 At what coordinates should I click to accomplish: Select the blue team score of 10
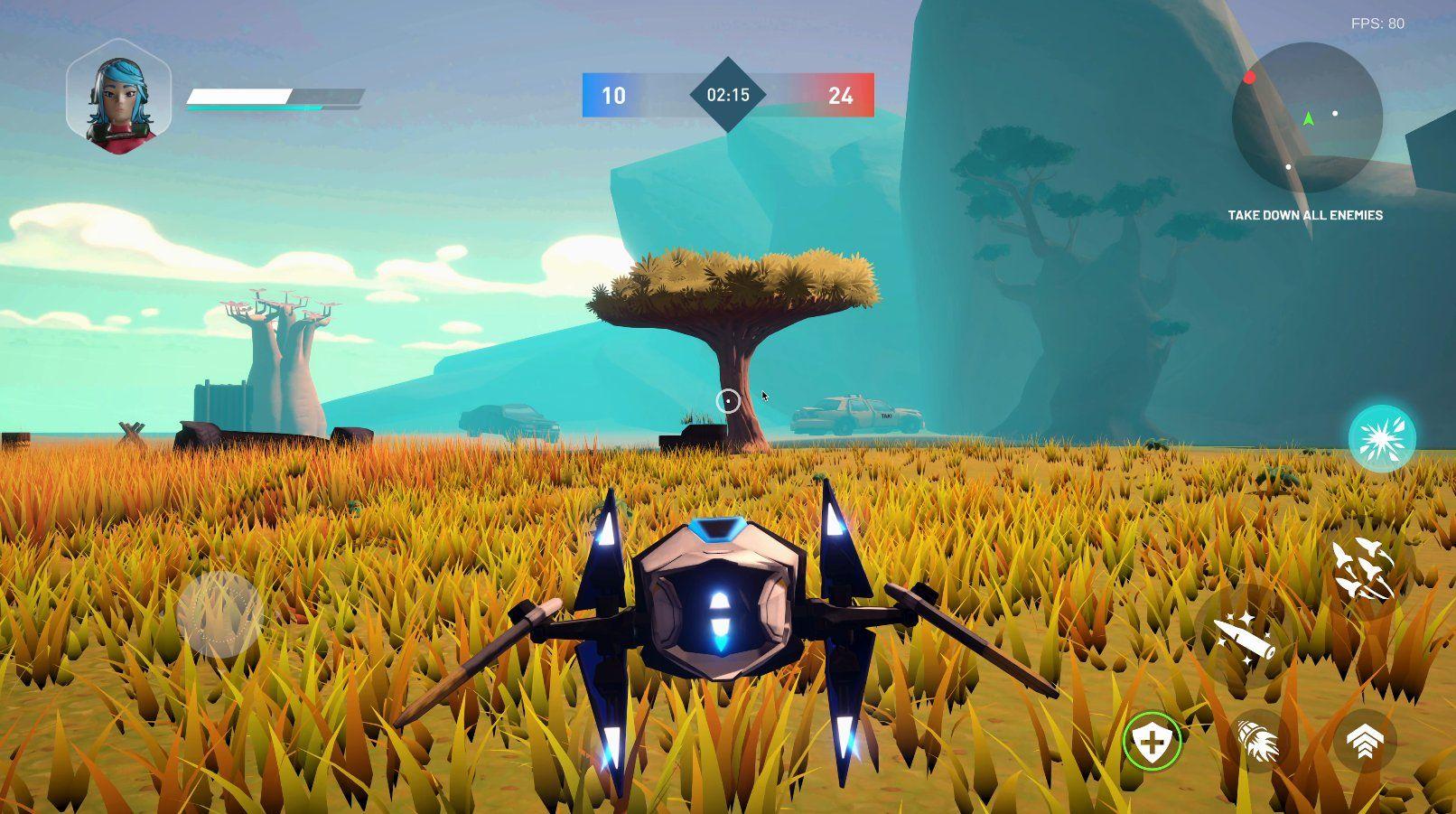613,97
